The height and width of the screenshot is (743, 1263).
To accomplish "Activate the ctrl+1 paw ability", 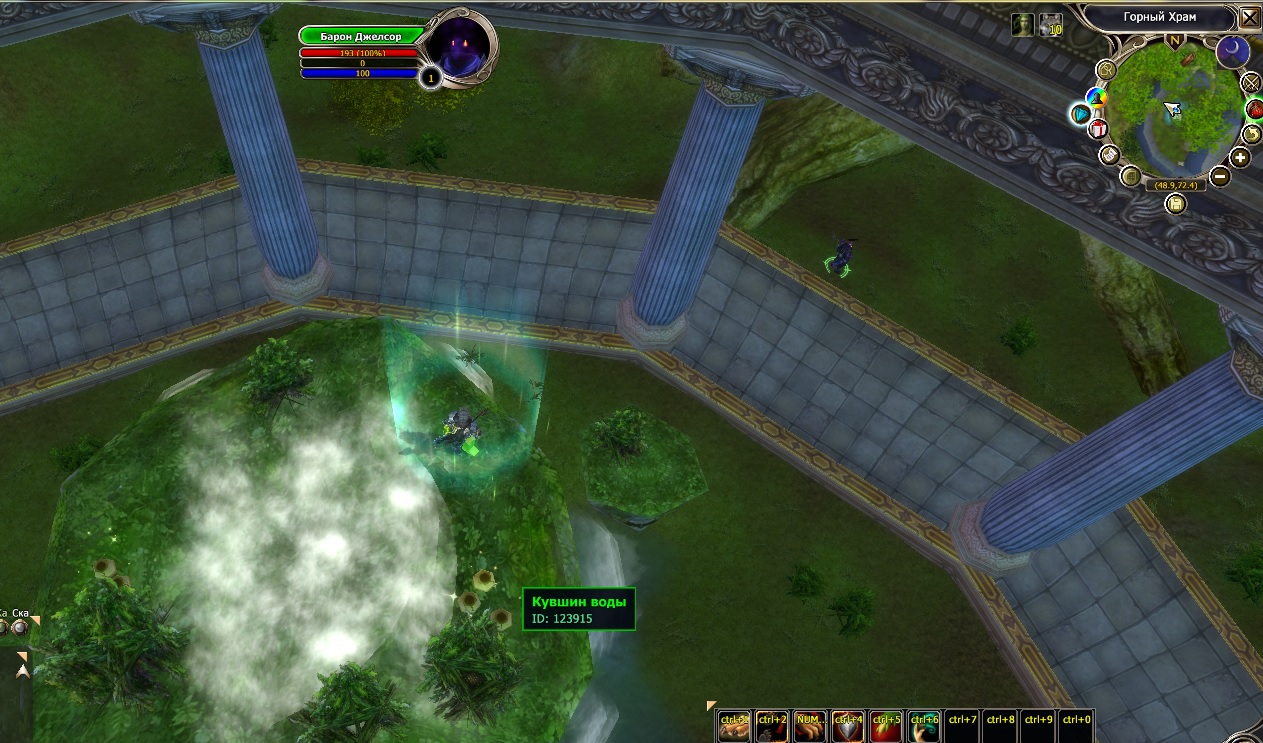I will (734, 727).
